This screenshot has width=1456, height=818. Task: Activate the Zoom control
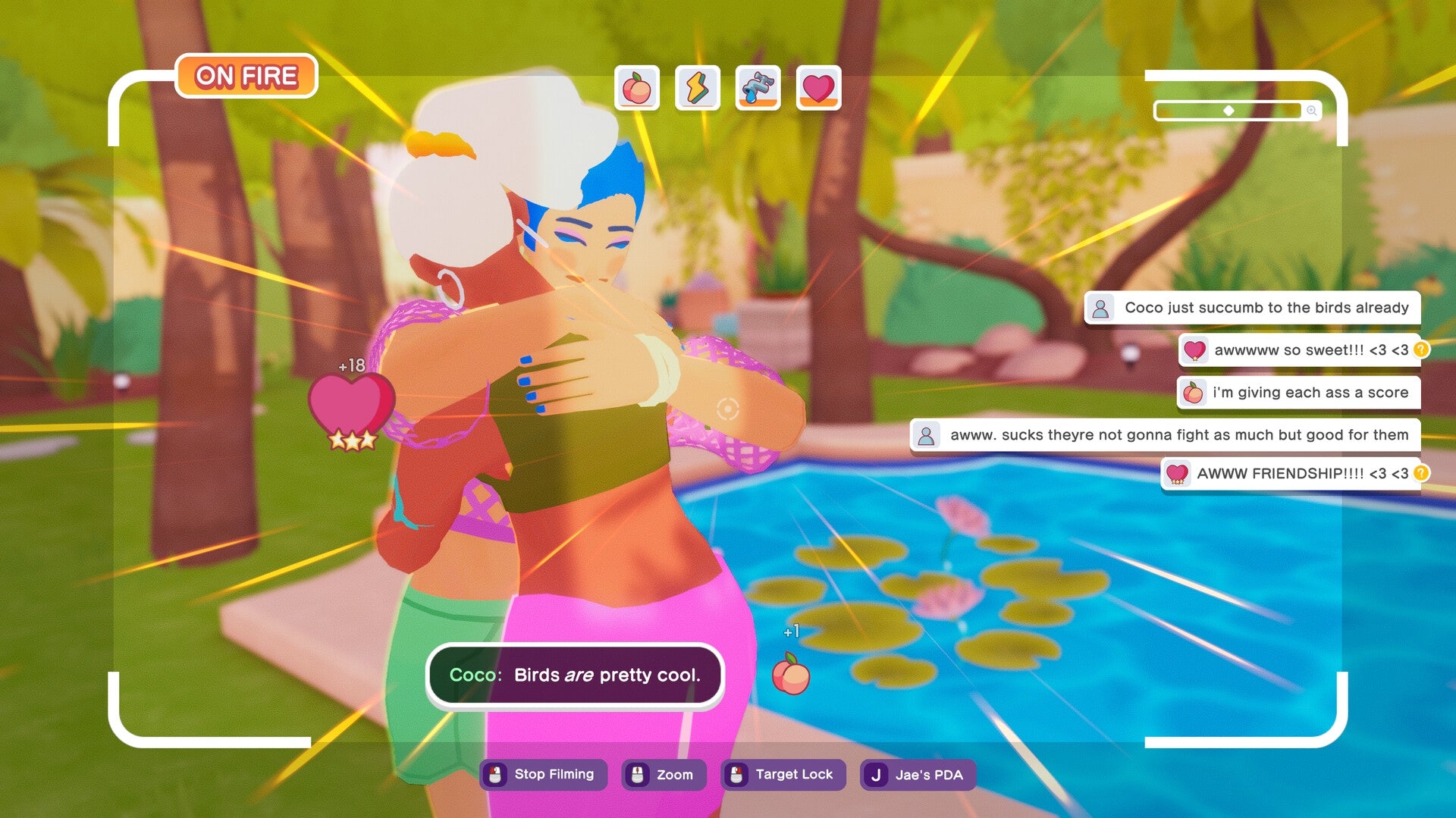664,774
